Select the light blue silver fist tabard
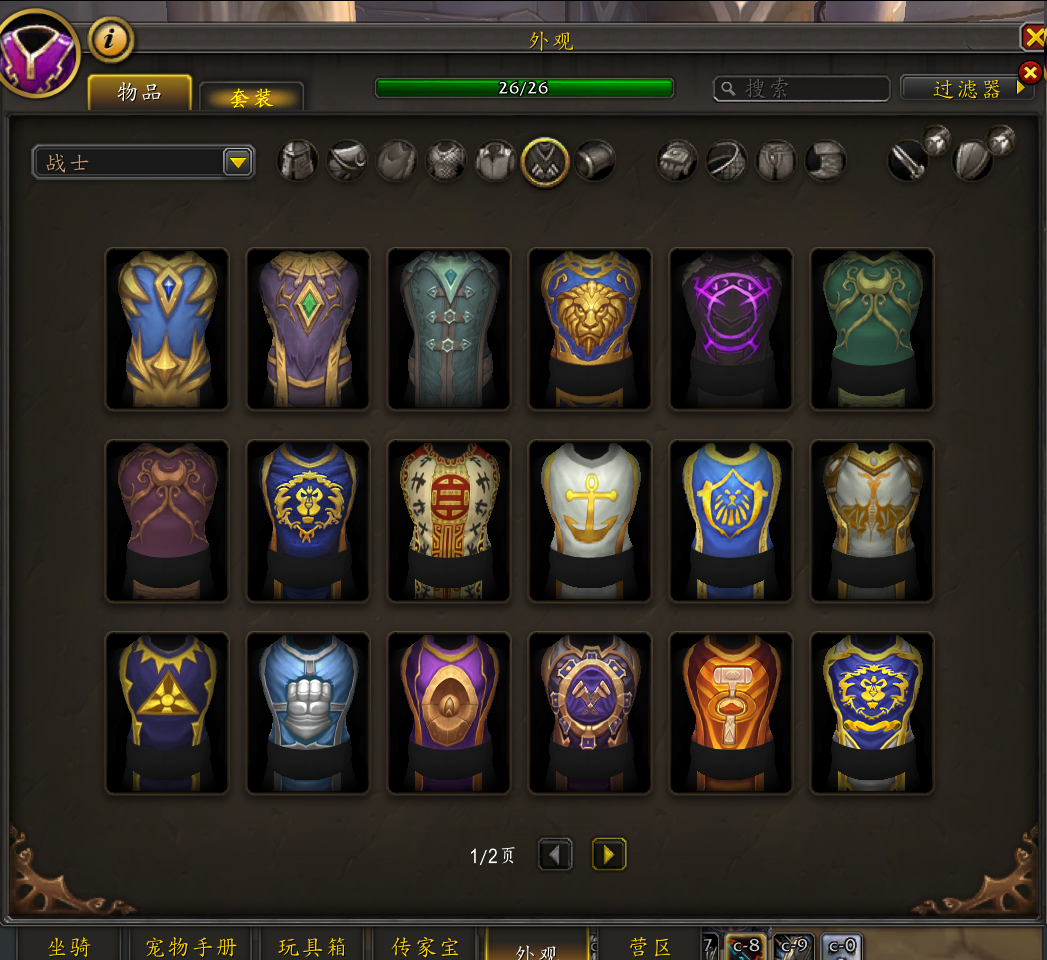Screen dimensions: 1047x960 (308, 713)
